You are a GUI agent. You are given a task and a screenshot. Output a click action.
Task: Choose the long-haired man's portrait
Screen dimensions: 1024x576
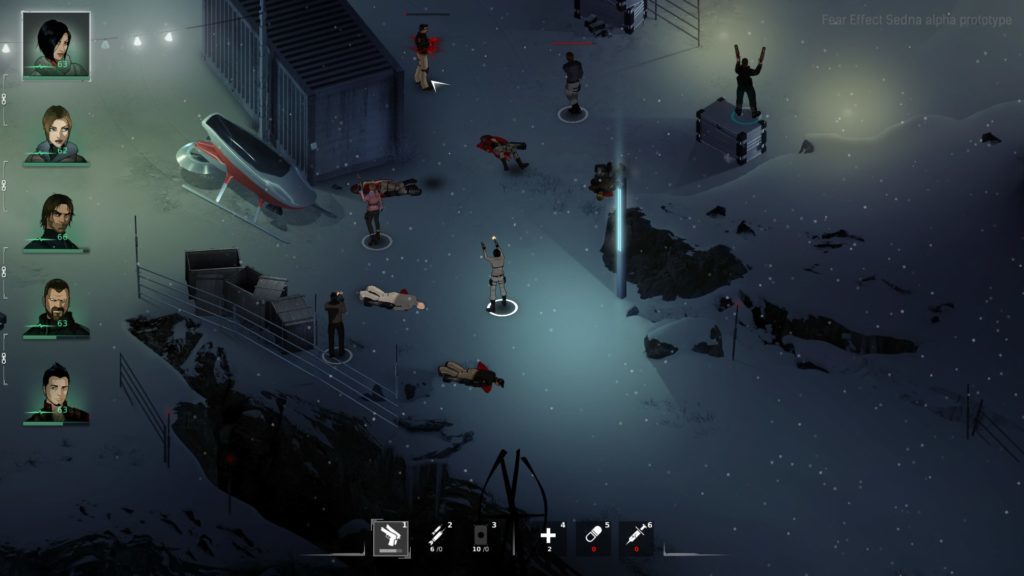point(56,221)
